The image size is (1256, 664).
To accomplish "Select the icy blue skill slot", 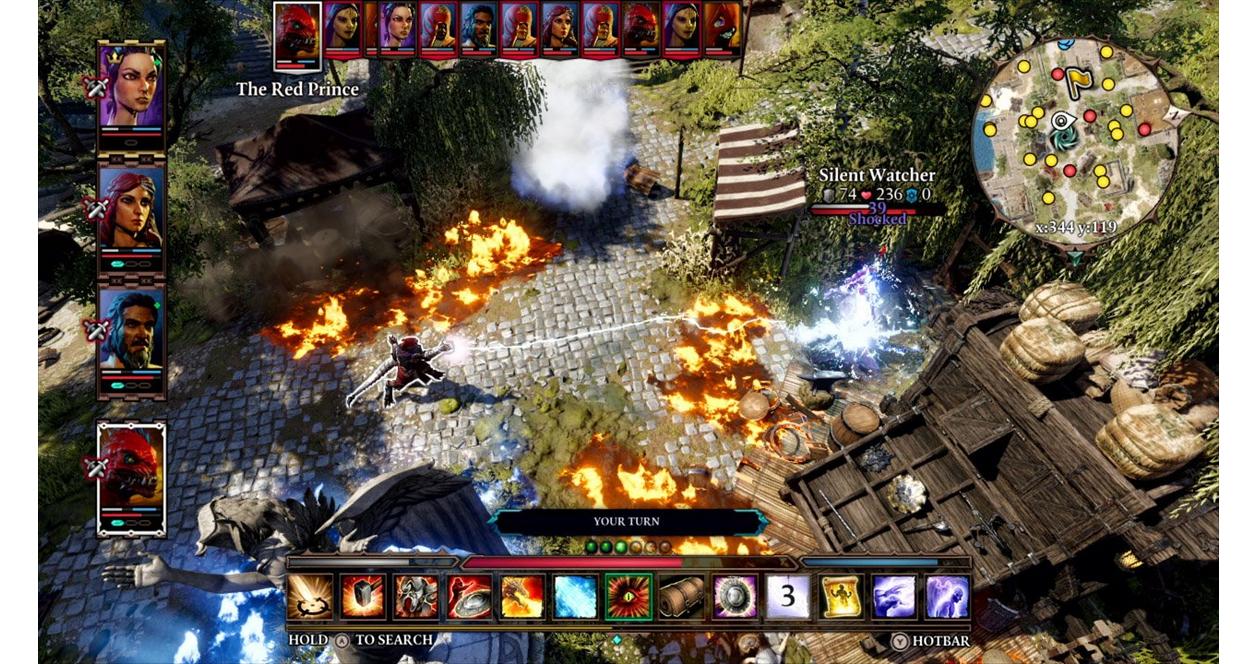I will click(x=575, y=596).
